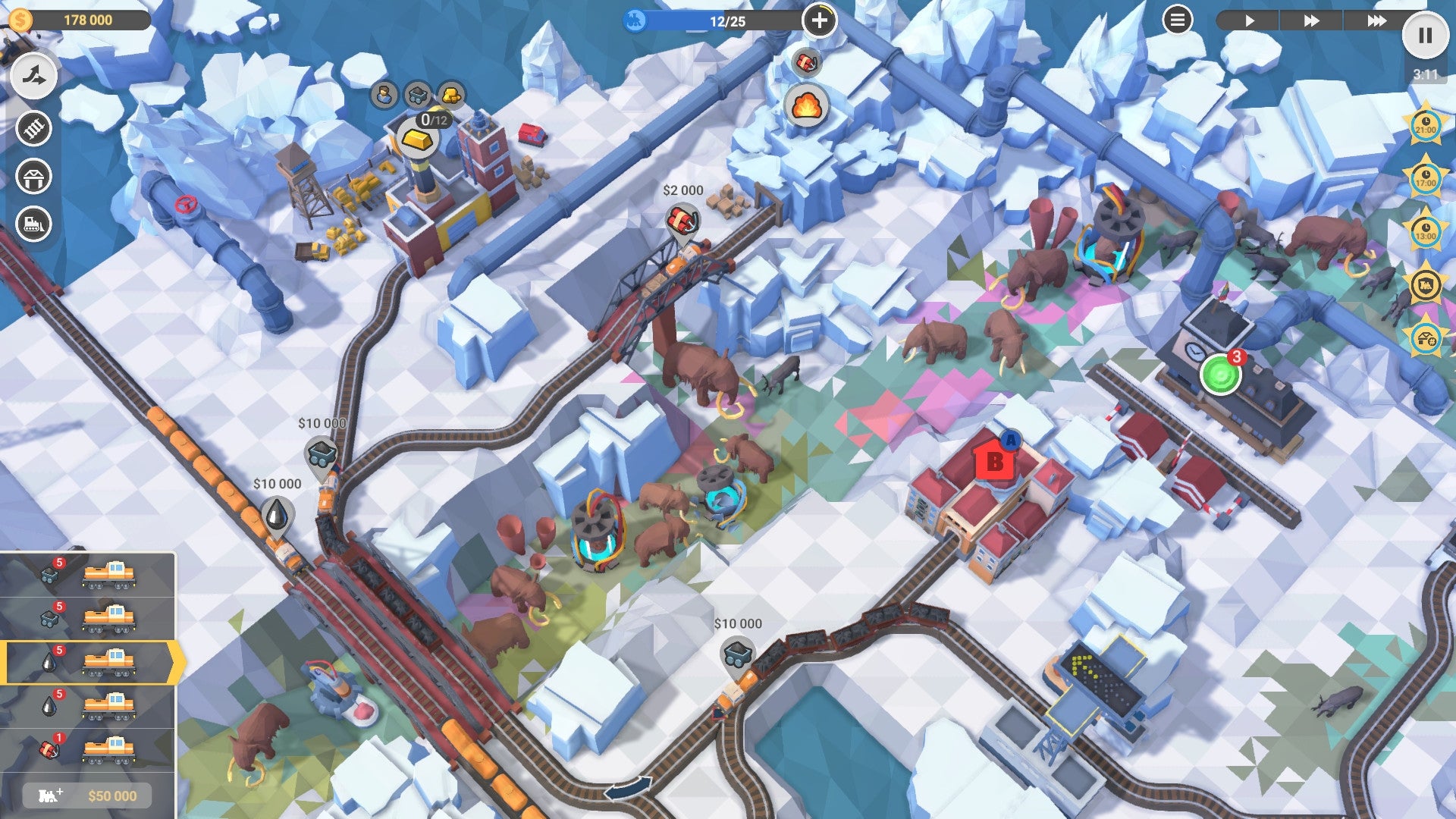Expand the selected oil train entry arrow
The image size is (1456, 819).
(x=176, y=663)
